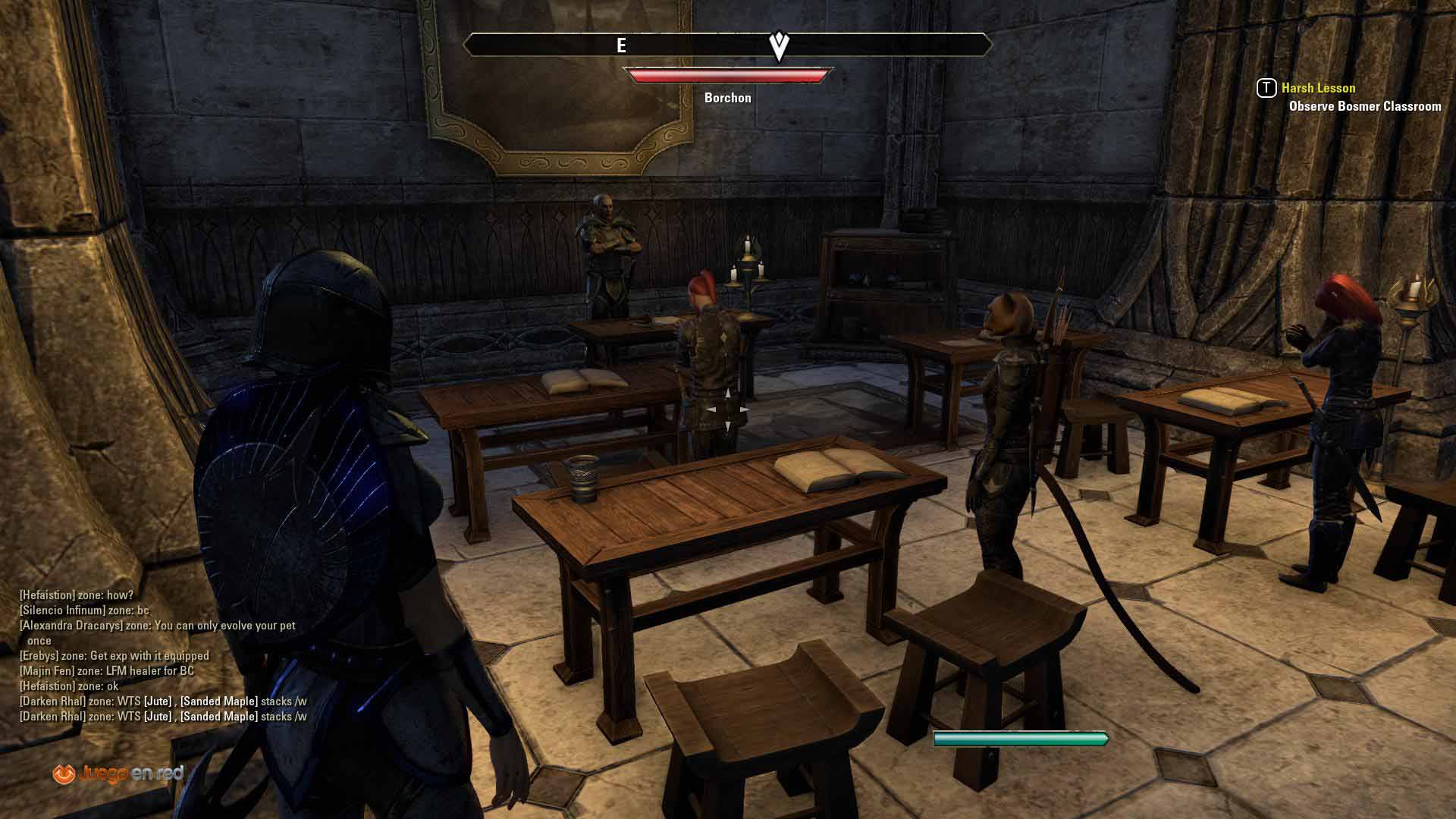Click the quest marker on the compass
The width and height of the screenshot is (1456, 819).
779,45
